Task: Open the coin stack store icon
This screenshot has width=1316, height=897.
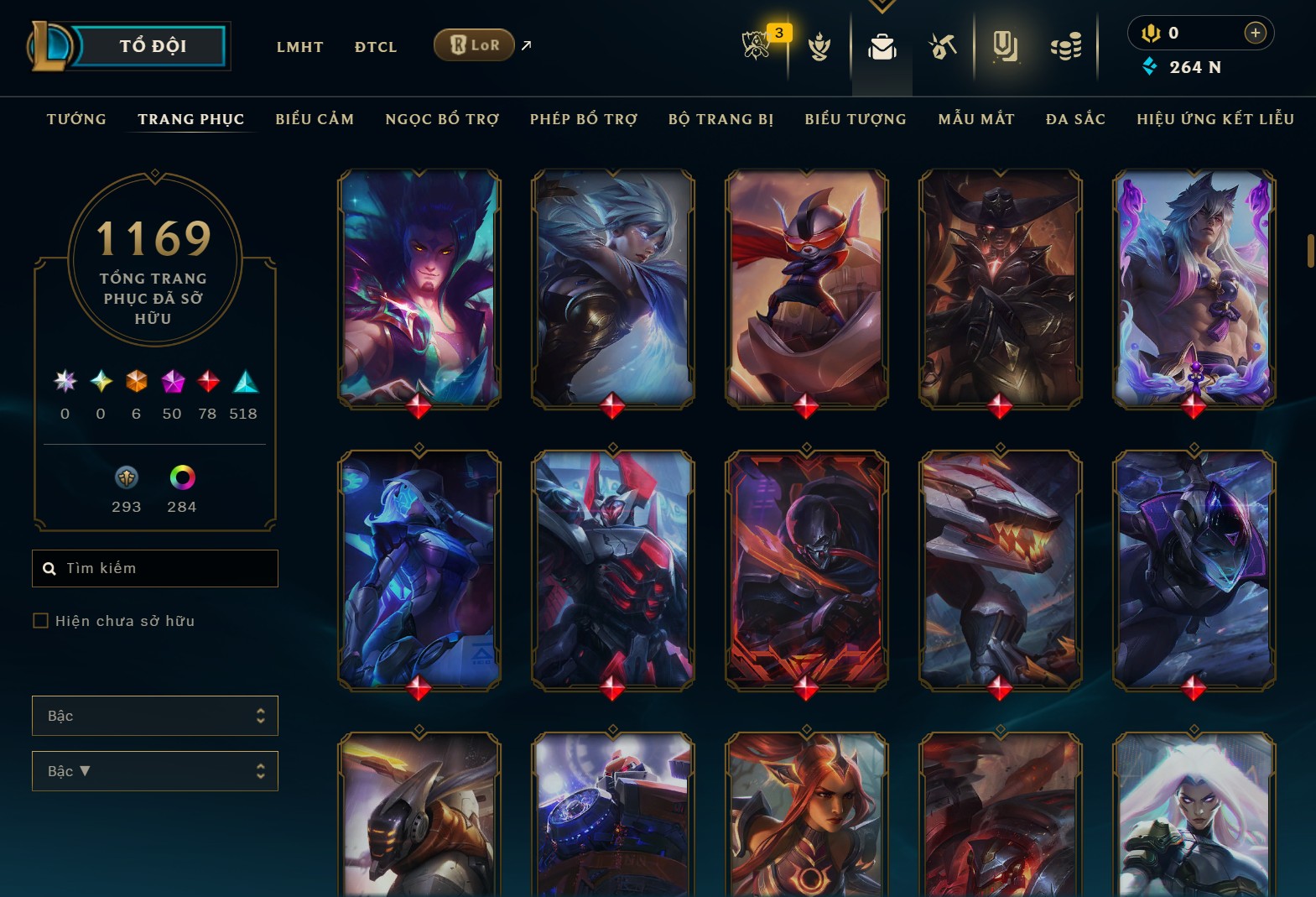Action: pos(1066,47)
